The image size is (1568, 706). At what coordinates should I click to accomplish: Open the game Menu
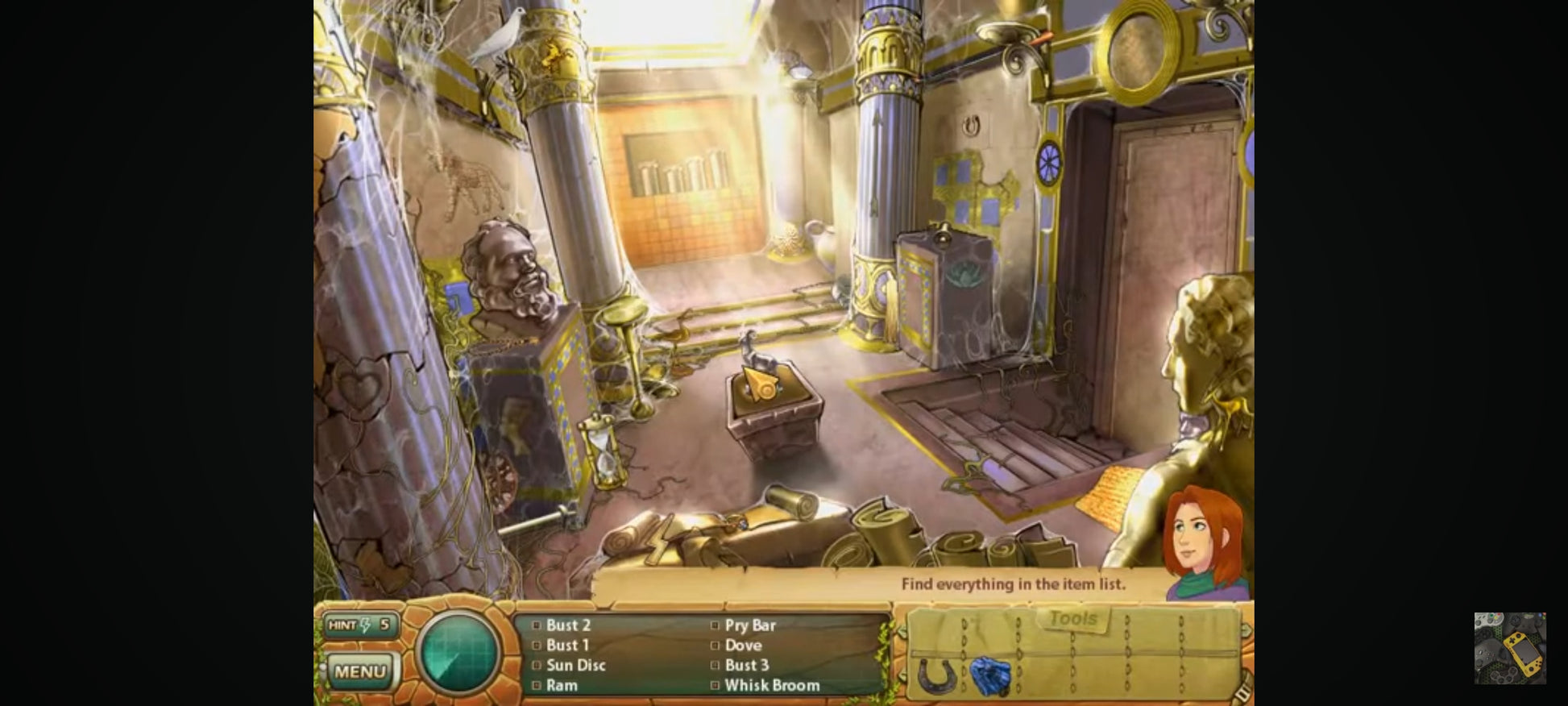pyautogui.click(x=359, y=671)
